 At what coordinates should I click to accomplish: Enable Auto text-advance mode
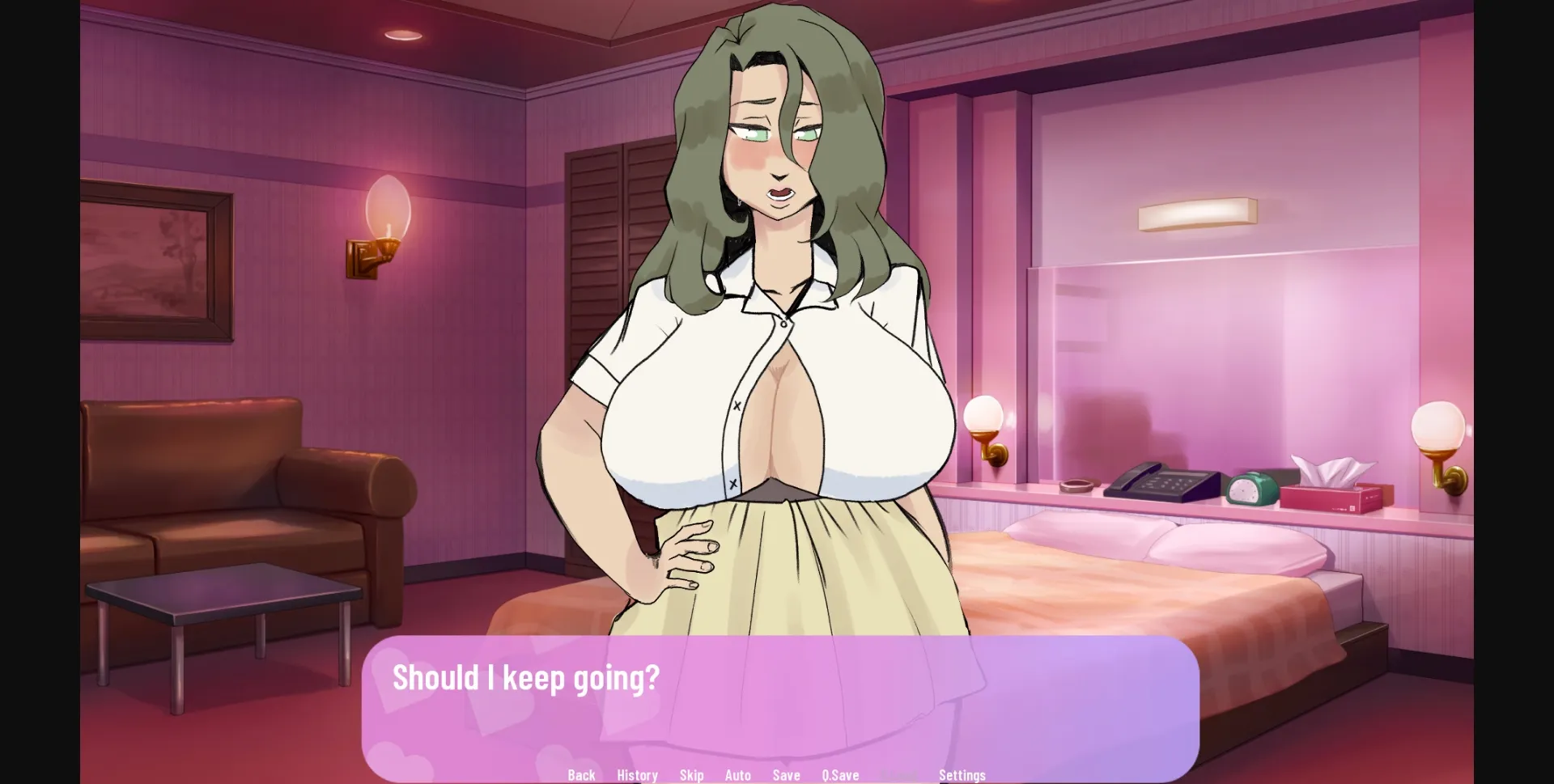pyautogui.click(x=738, y=775)
